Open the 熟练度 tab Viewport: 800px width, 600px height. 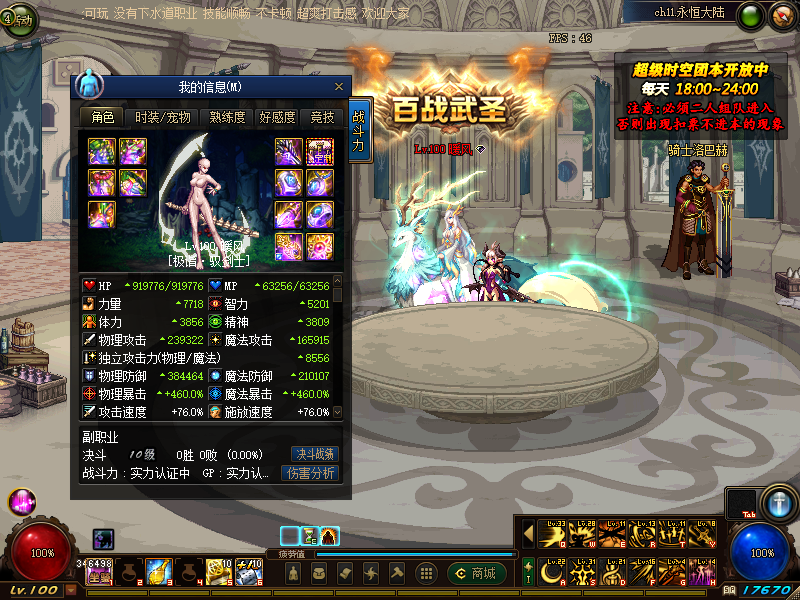[227, 117]
